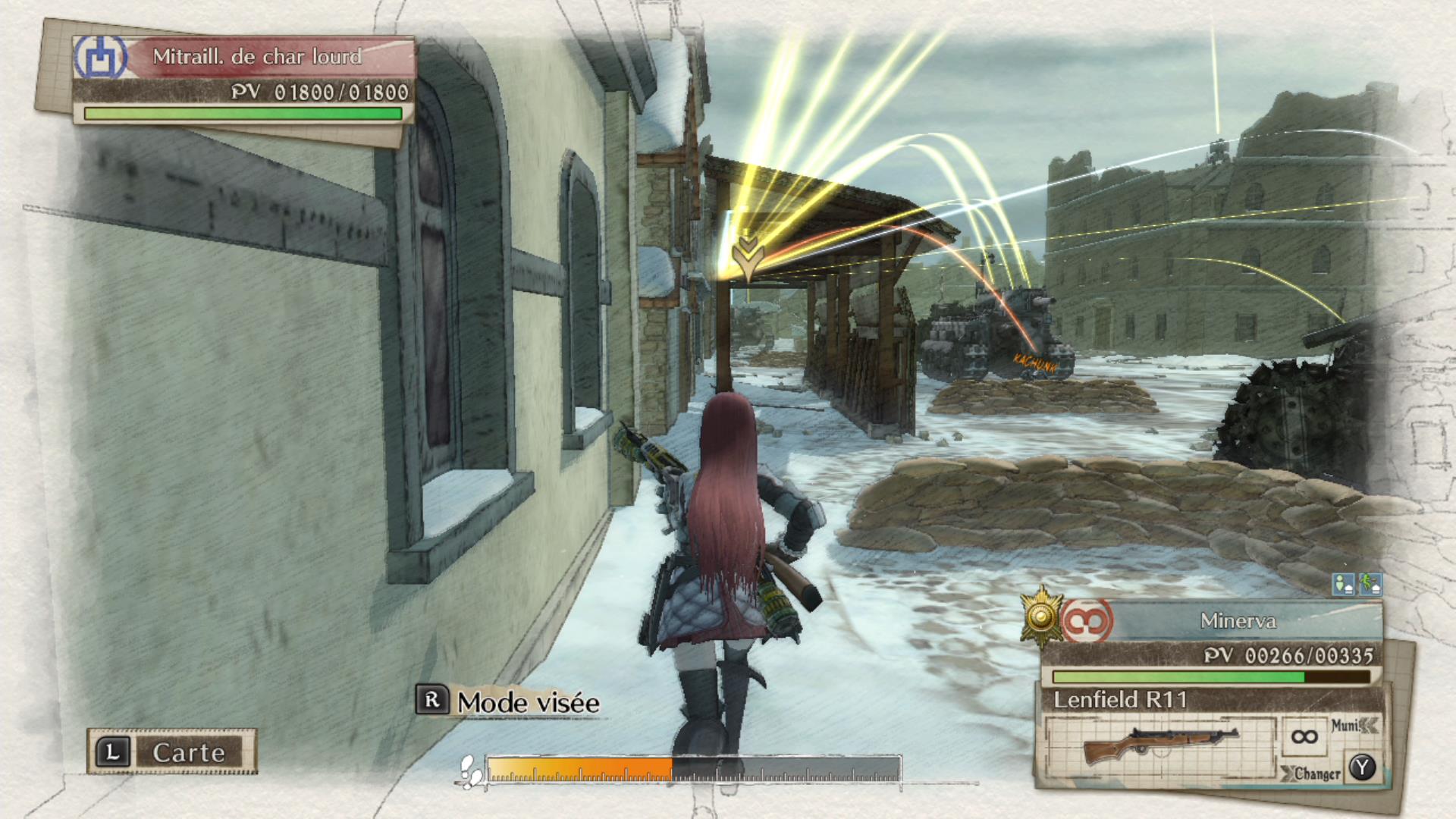1456x819 pixels.
Task: Select the Lenfield R11 weapon tab
Action: point(1121,701)
